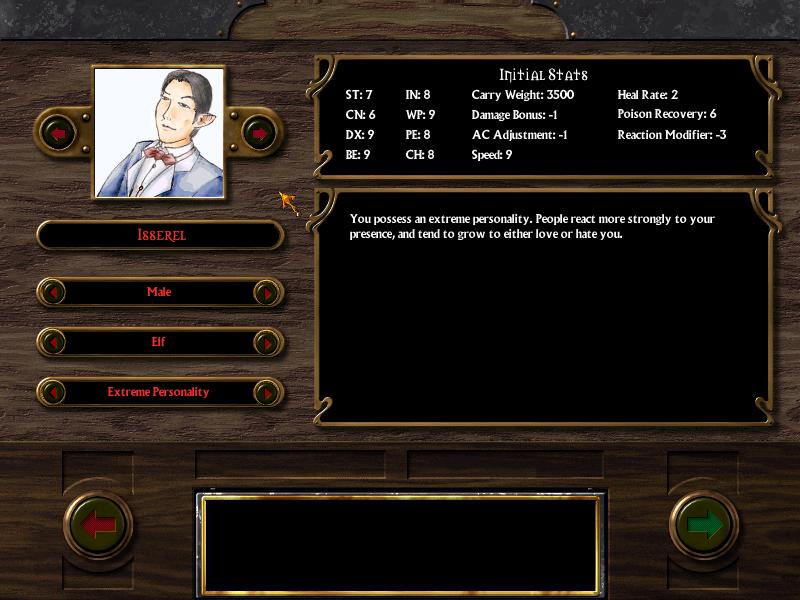Click the Elf race label

click(158, 342)
